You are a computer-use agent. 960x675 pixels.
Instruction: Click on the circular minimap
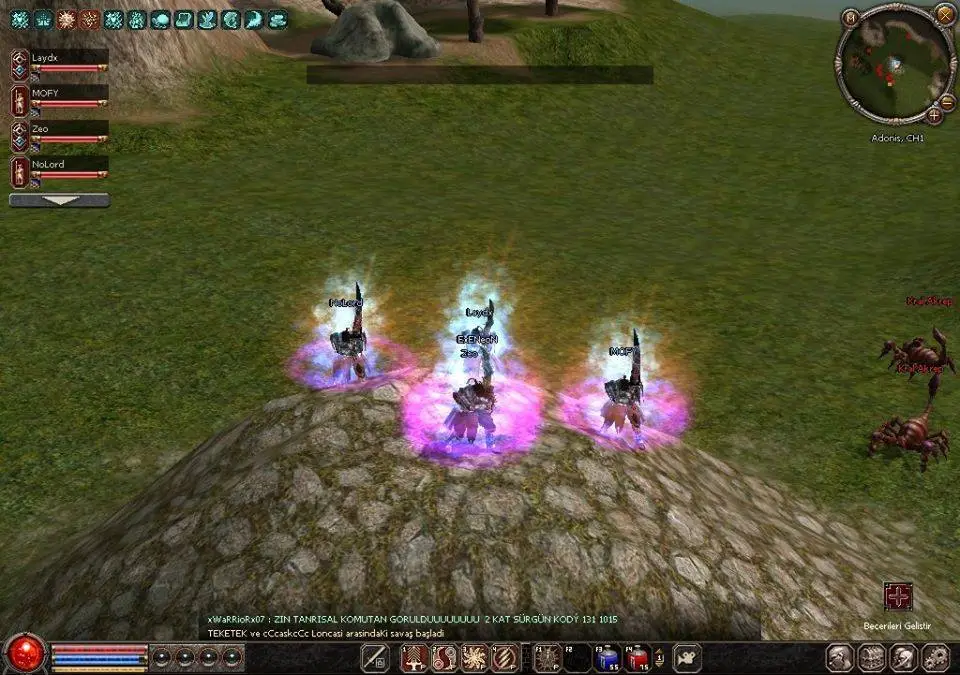(x=894, y=62)
